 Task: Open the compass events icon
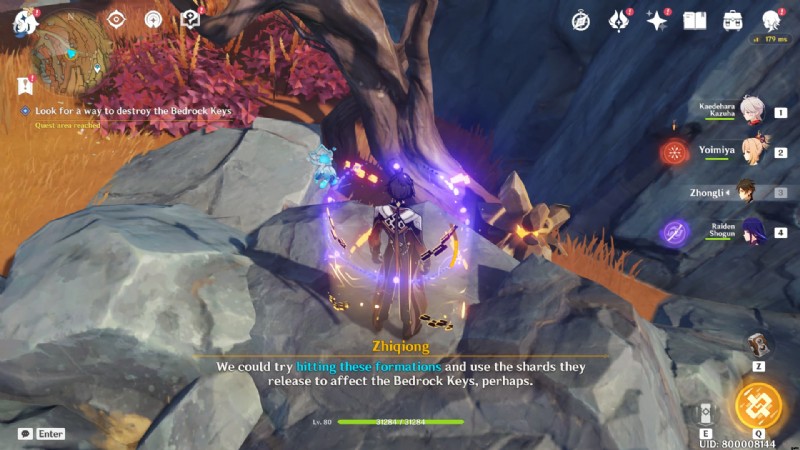581,20
